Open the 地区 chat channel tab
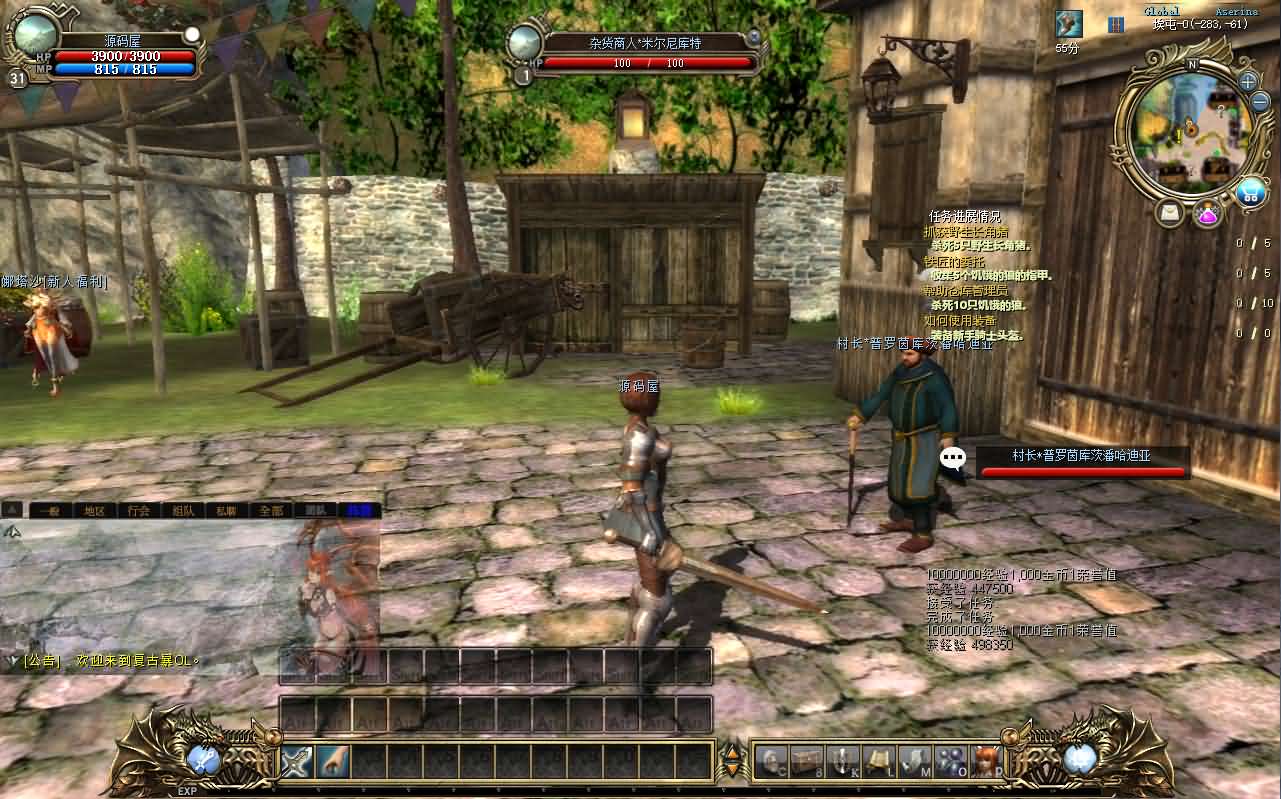1281x799 pixels. point(95,510)
